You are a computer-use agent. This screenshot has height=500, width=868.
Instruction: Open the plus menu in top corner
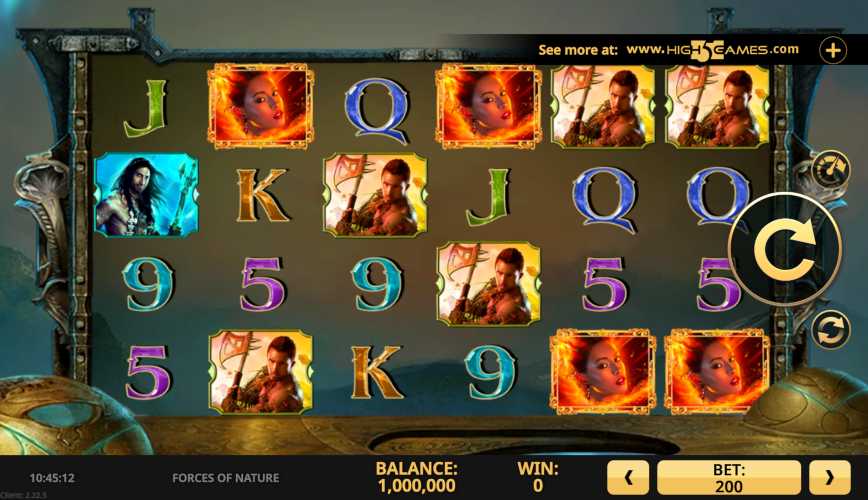(833, 49)
